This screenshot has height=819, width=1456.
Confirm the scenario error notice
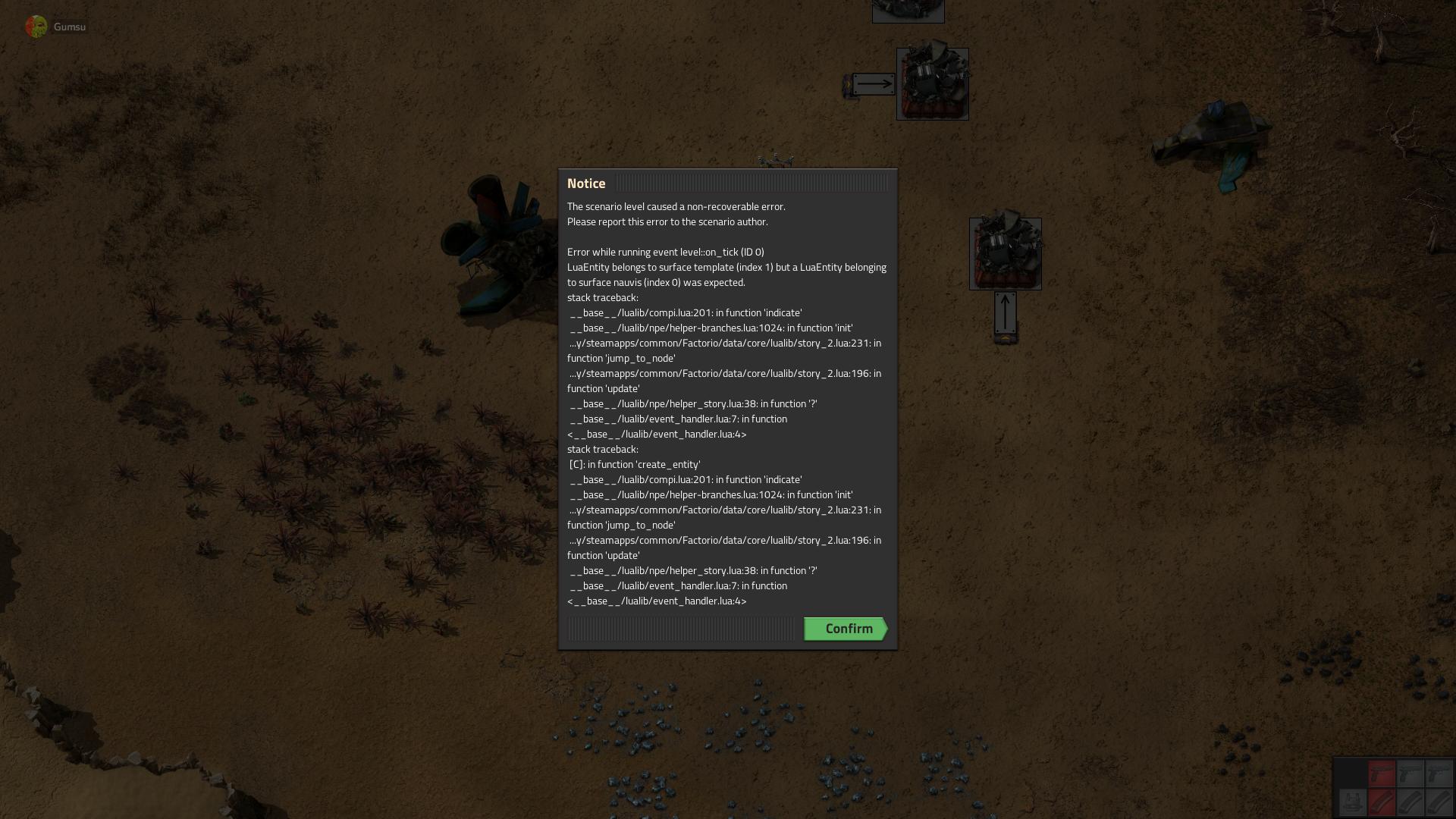(x=846, y=629)
